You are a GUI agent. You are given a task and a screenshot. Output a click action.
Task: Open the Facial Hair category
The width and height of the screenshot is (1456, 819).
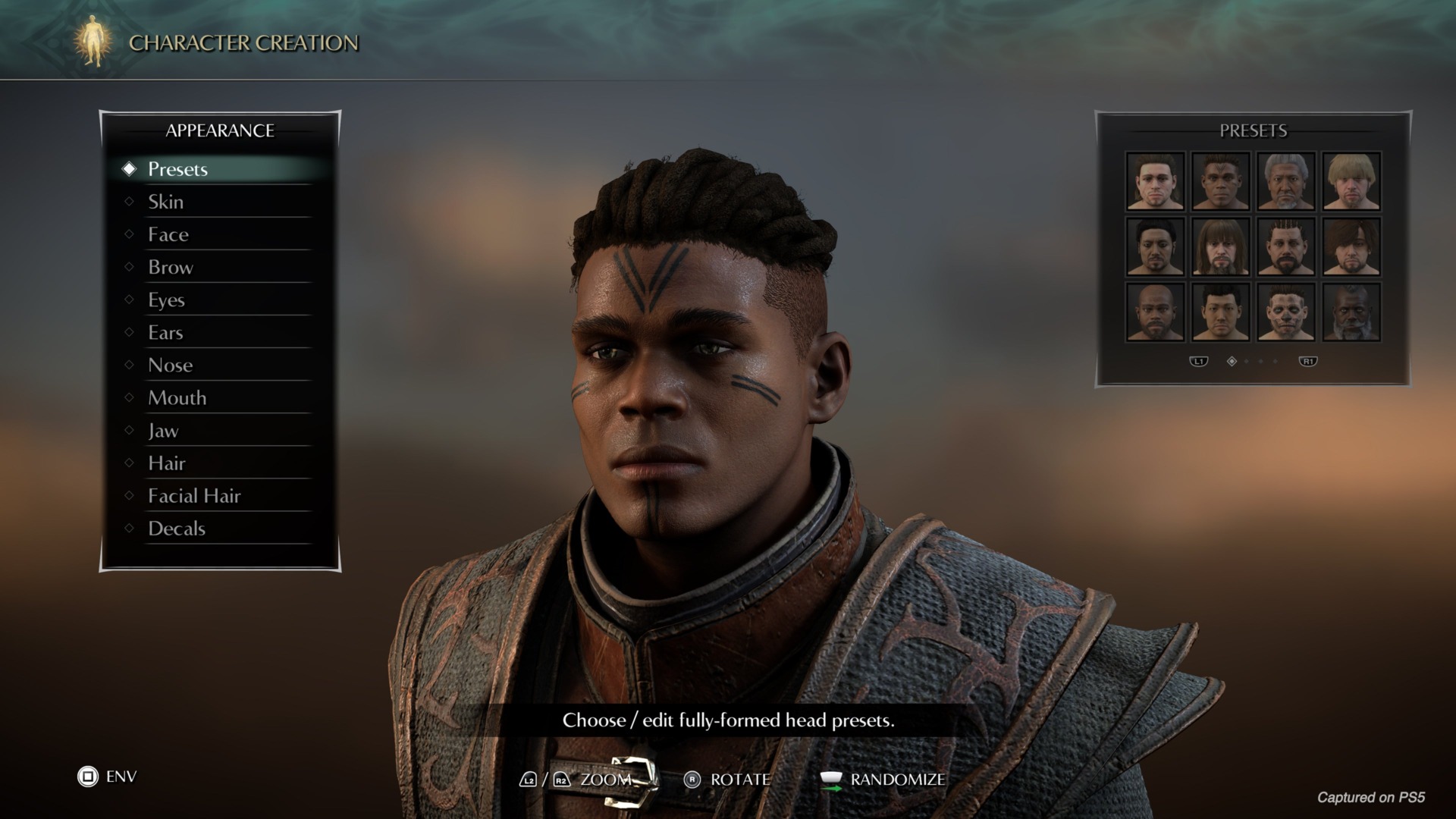(194, 495)
